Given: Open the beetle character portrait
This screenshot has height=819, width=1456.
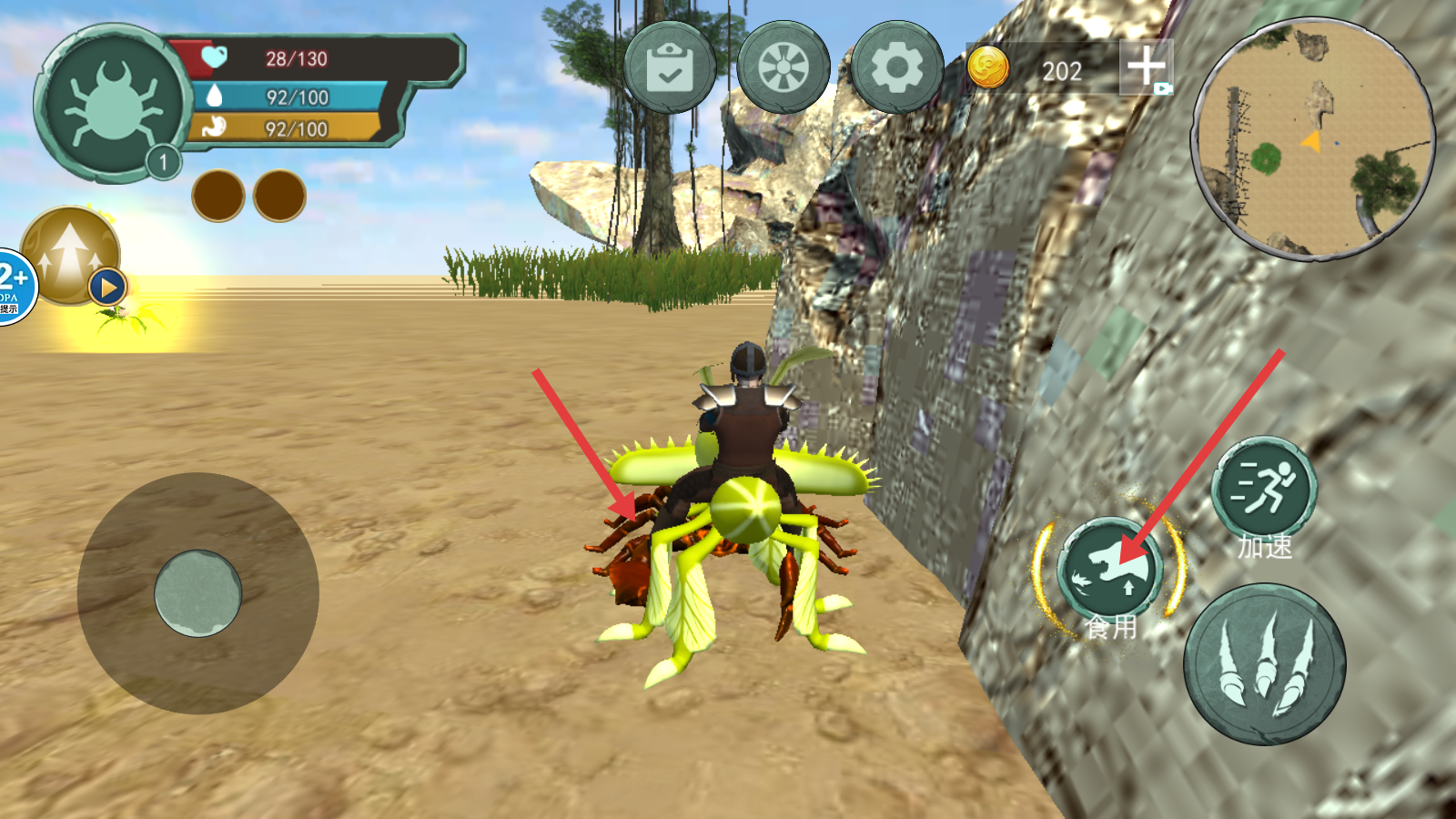Looking at the screenshot, I should pyautogui.click(x=113, y=102).
